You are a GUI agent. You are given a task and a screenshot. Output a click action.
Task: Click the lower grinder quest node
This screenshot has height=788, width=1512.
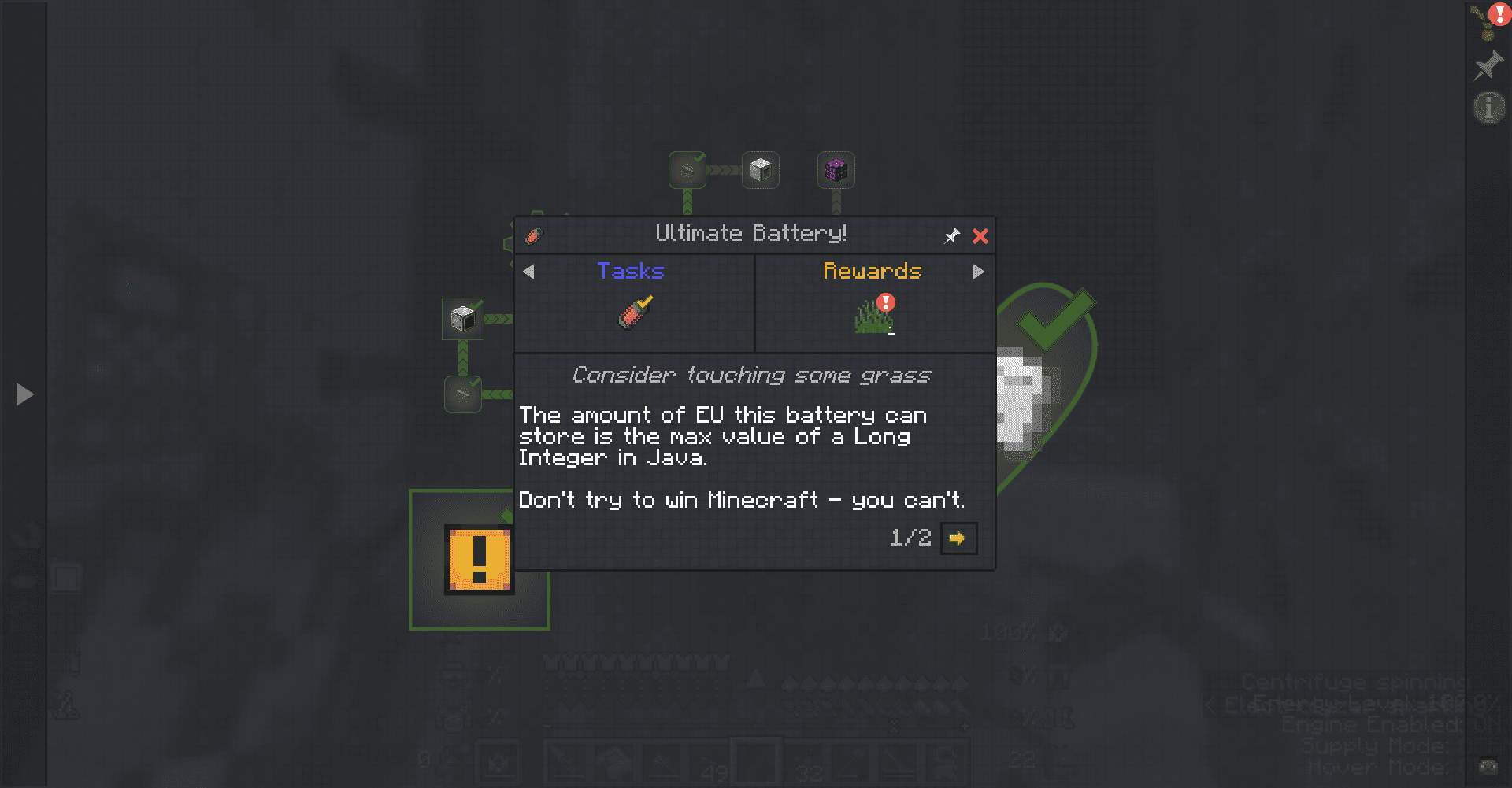point(463,394)
